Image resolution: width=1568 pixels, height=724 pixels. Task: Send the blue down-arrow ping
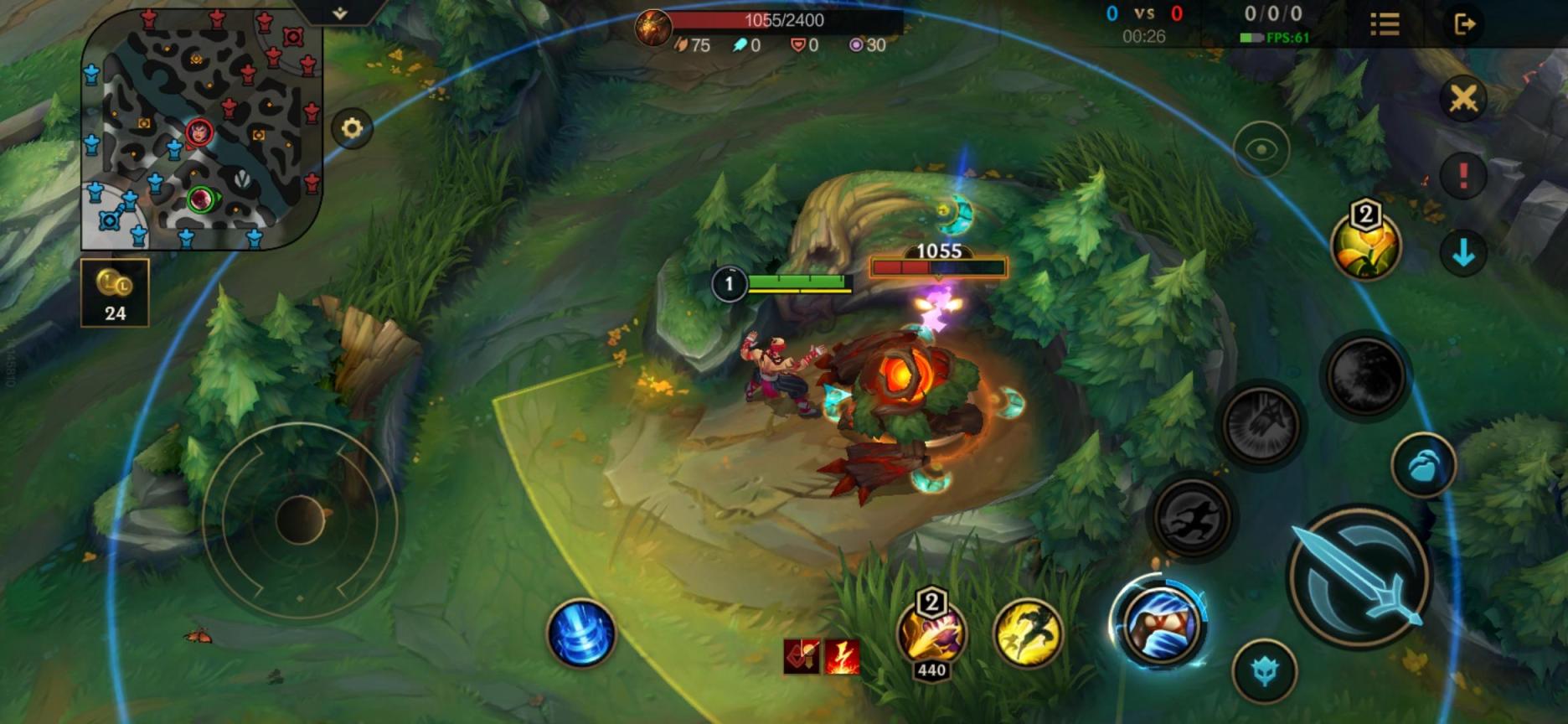click(1463, 252)
